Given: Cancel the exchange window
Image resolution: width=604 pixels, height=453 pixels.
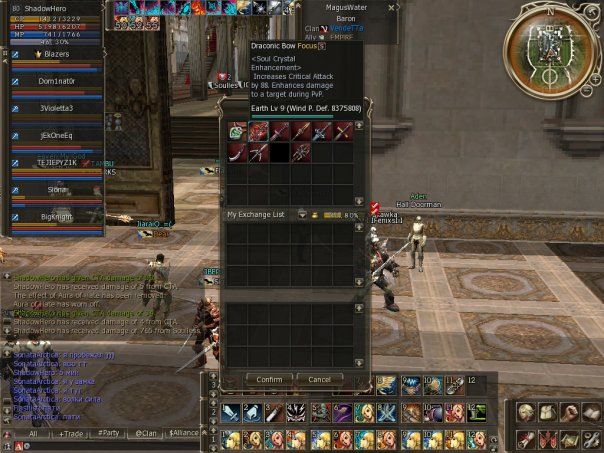Looking at the screenshot, I should [320, 379].
